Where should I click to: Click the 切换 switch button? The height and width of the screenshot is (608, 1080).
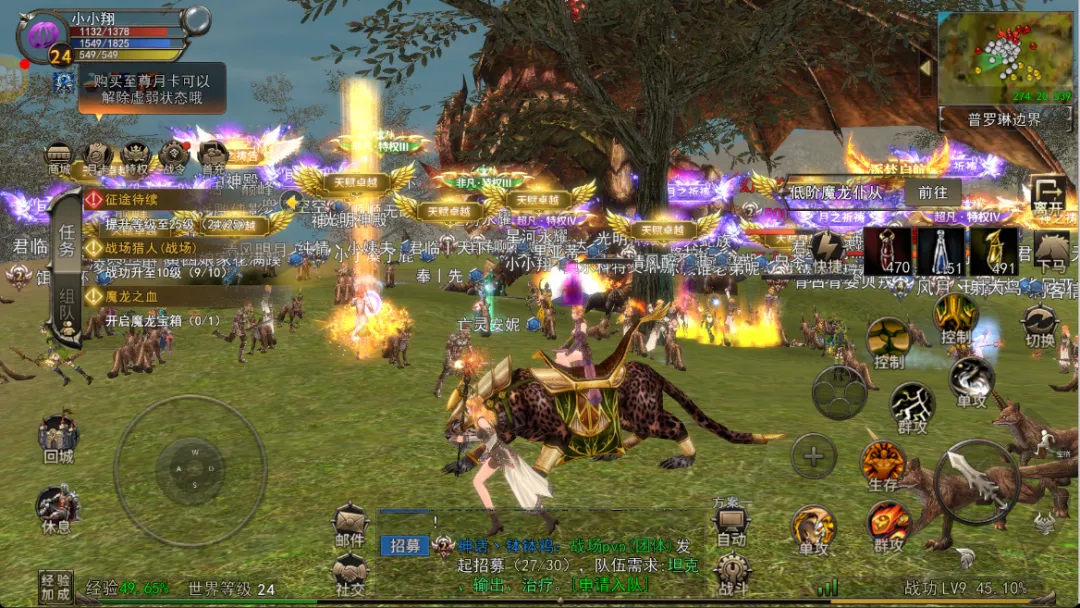1040,325
